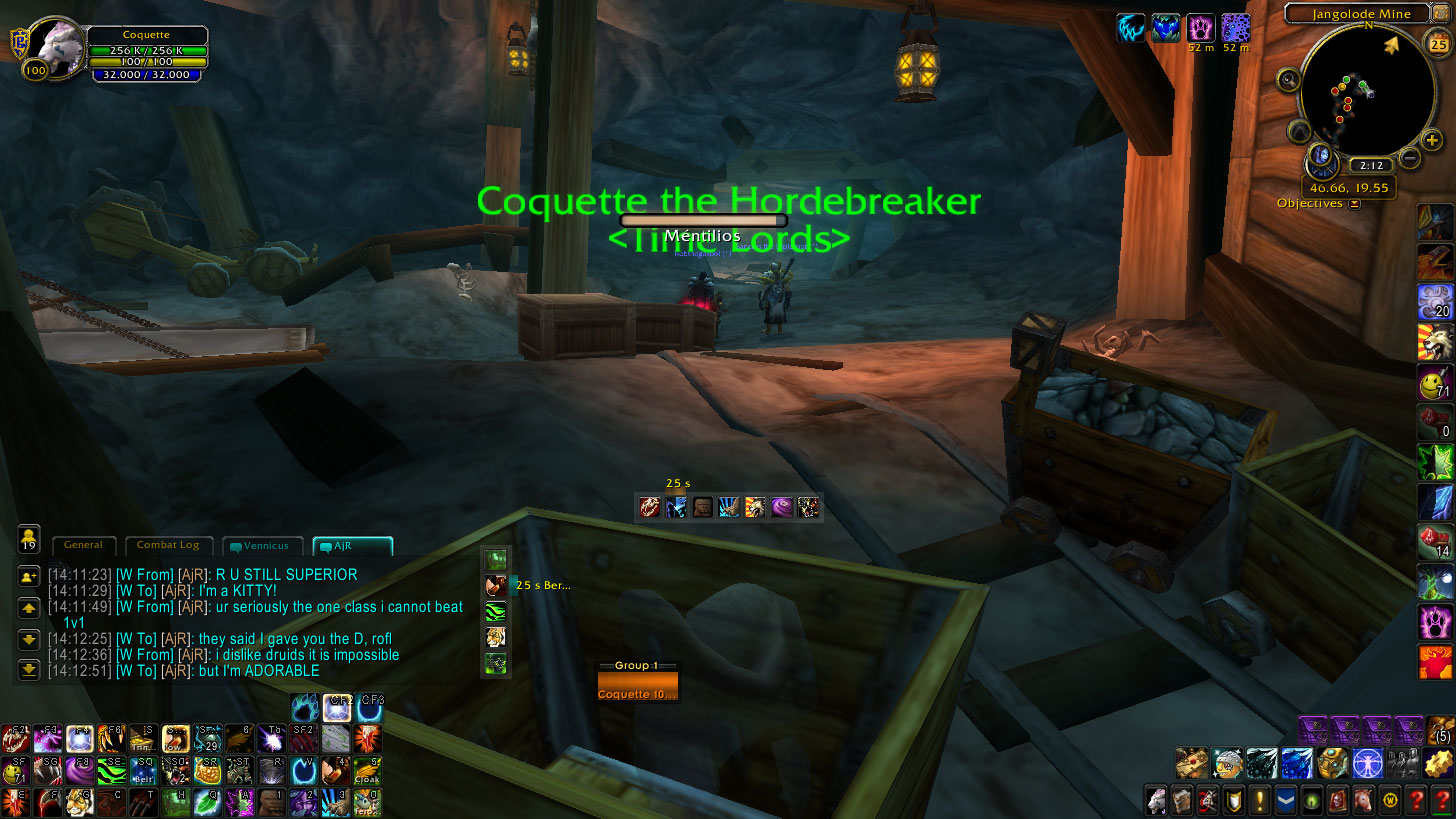The width and height of the screenshot is (1456, 819).
Task: Activate the green leaf ability on Q
Action: point(206,801)
